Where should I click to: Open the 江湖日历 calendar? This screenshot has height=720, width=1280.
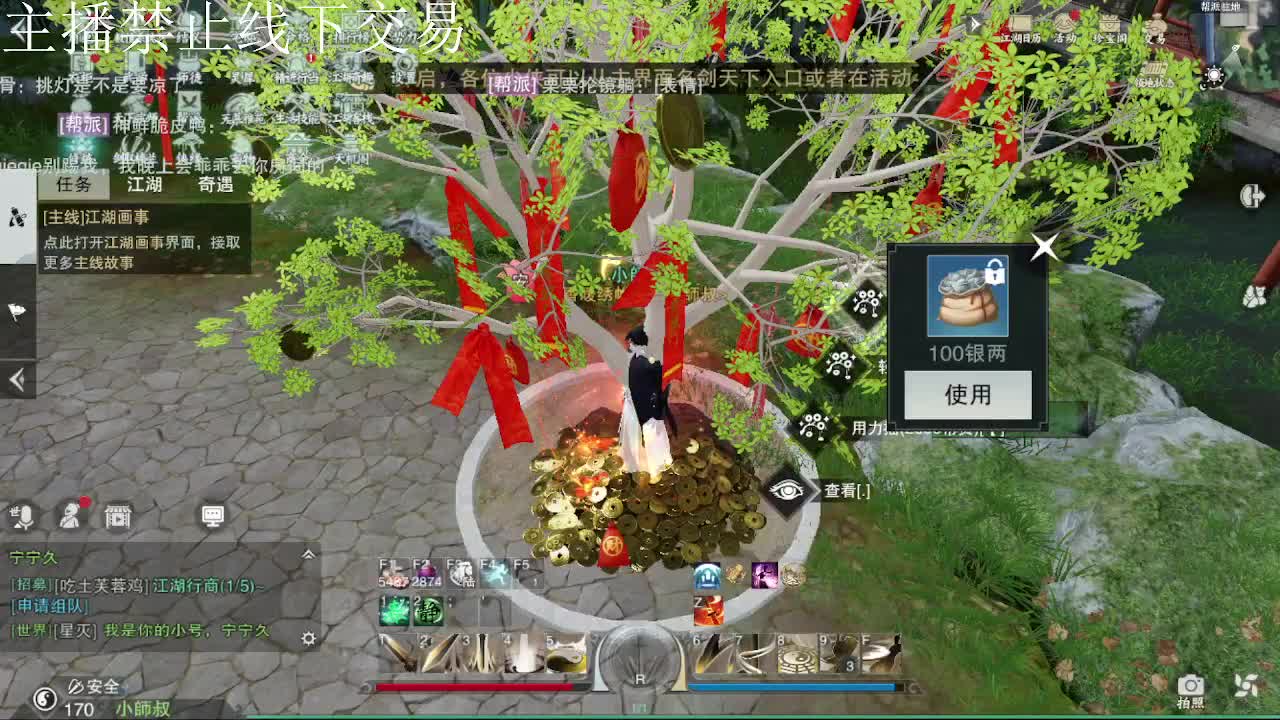pos(1020,28)
